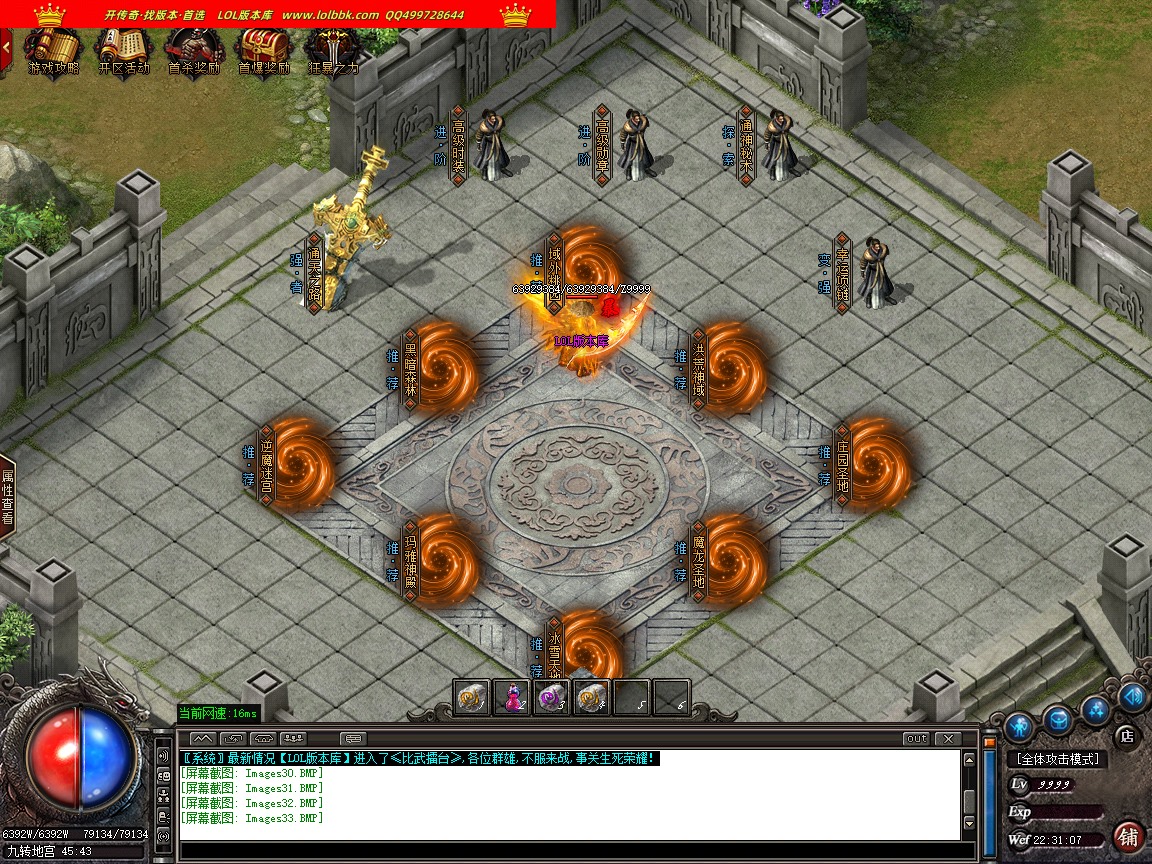
Task: Select the scroll item in hotbar slot 1
Action: 471,697
